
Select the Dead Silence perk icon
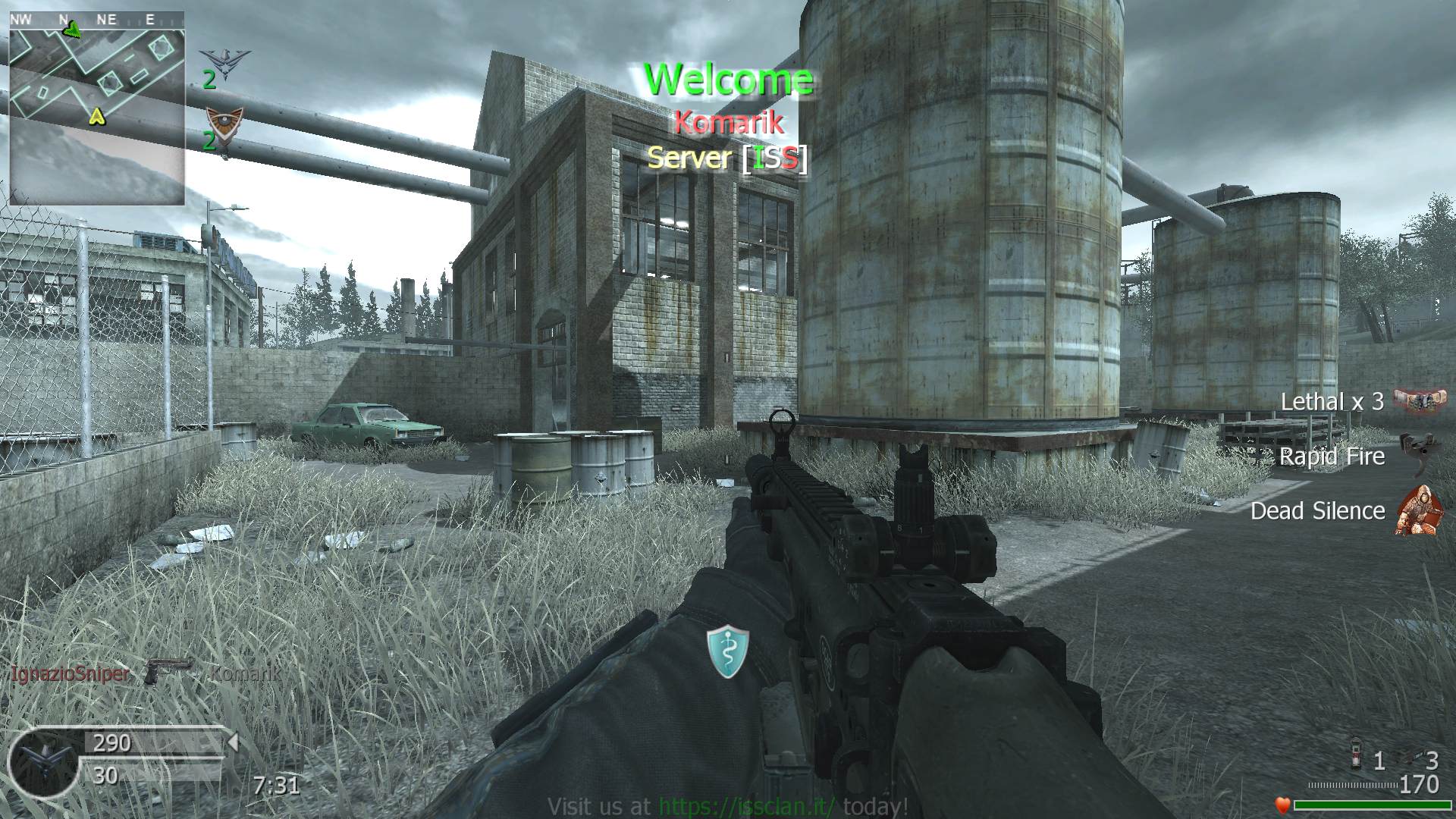[x=1417, y=510]
